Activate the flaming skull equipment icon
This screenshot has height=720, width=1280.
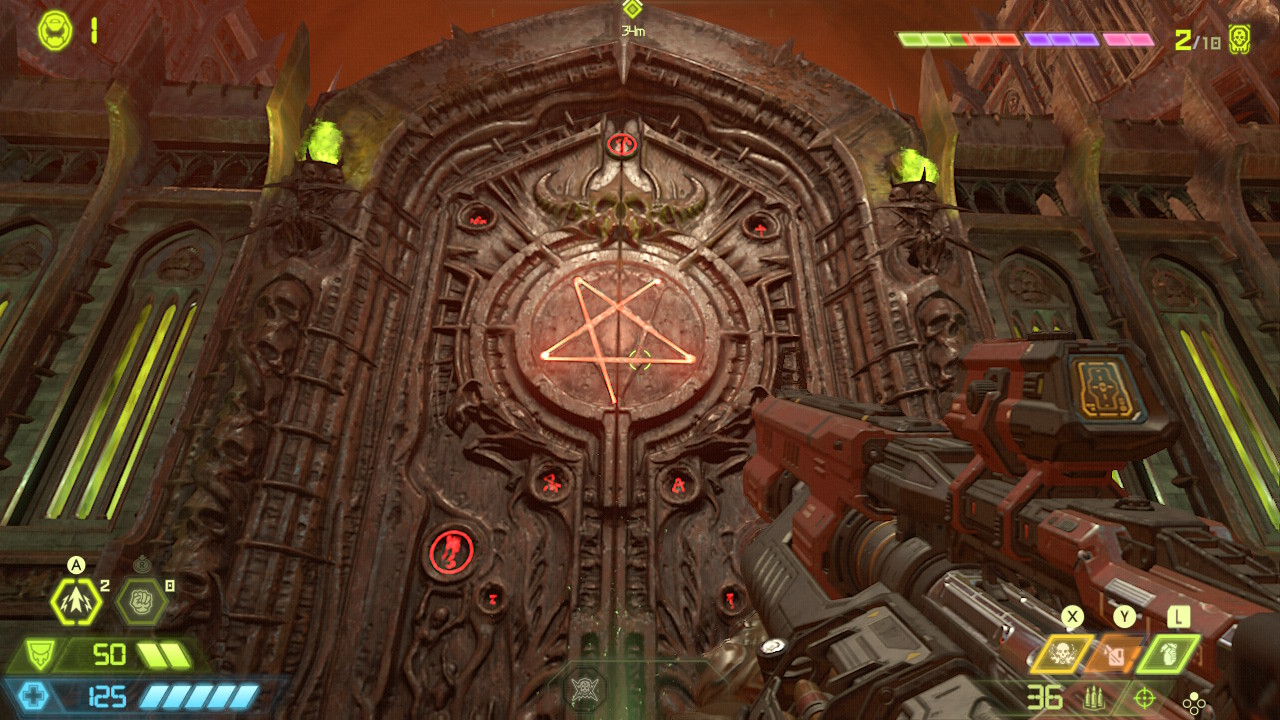[x=1061, y=654]
